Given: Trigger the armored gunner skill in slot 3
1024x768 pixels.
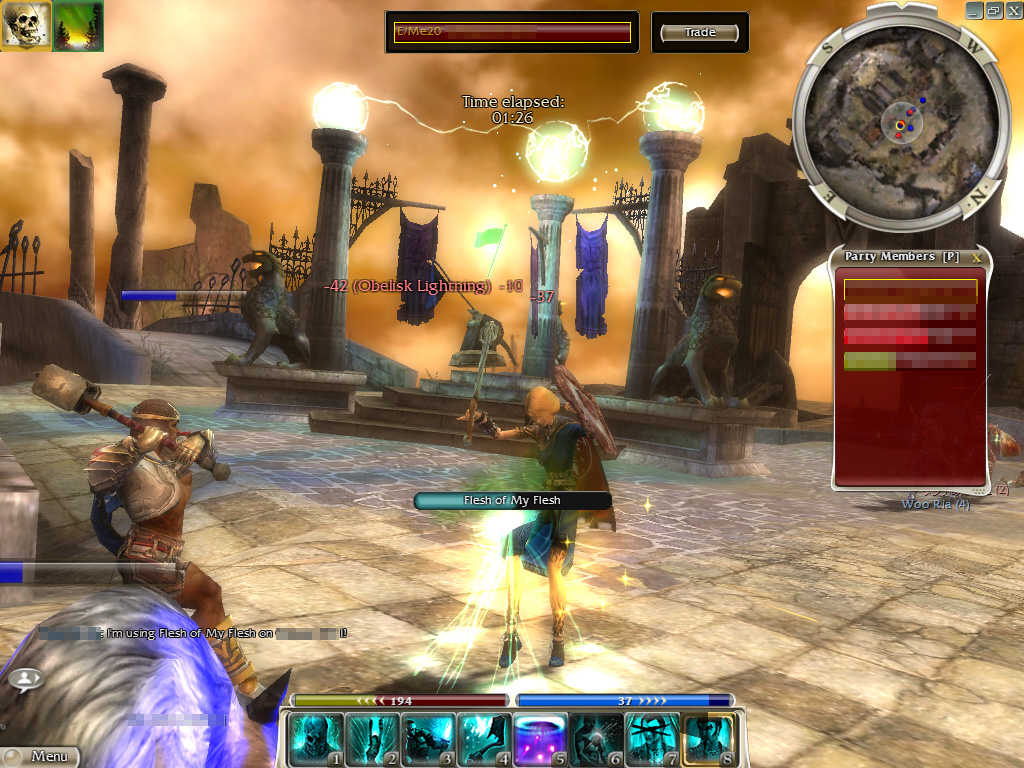Looking at the screenshot, I should coord(429,739).
